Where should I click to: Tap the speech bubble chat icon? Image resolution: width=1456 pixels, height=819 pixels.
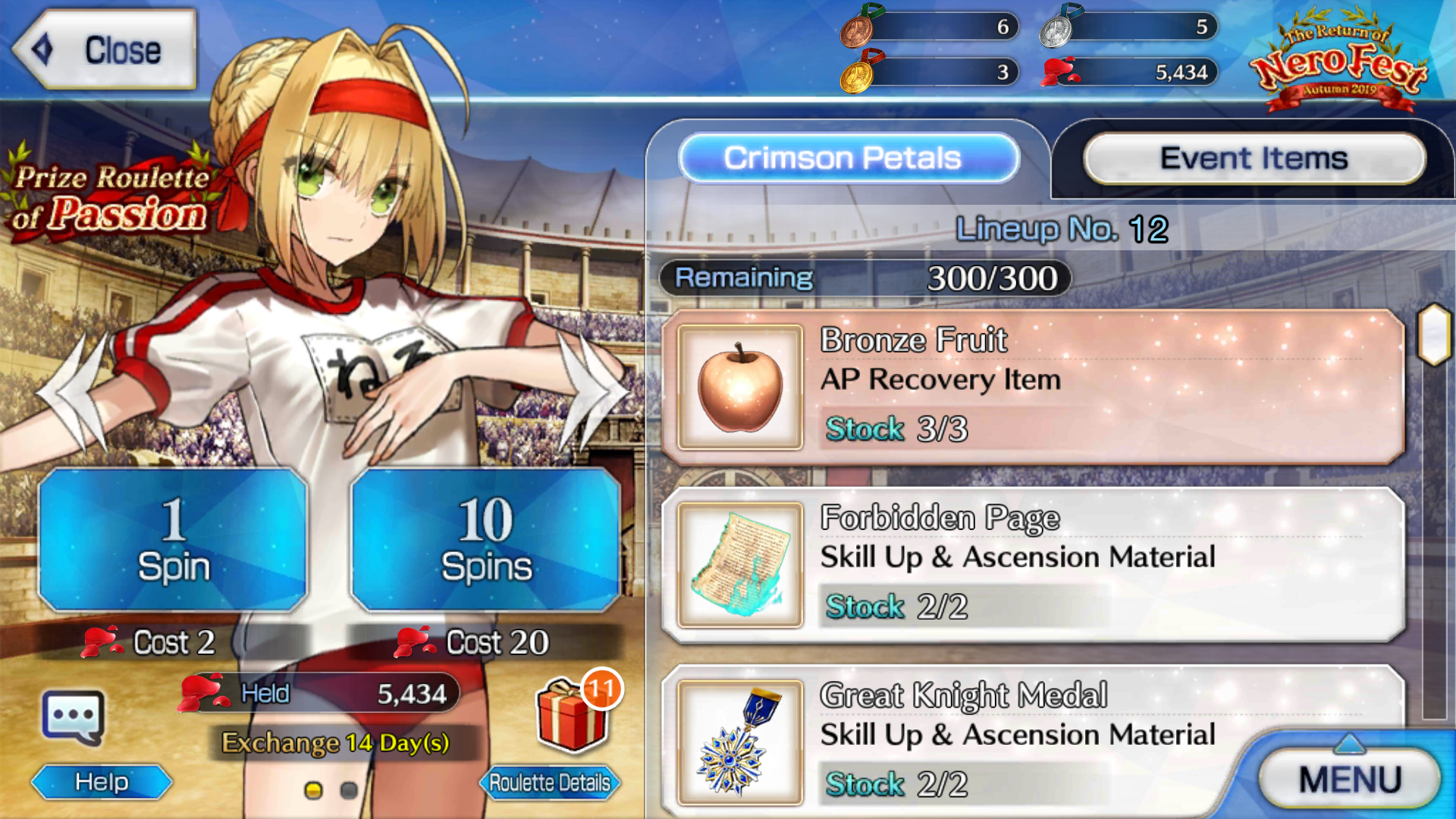(73, 717)
